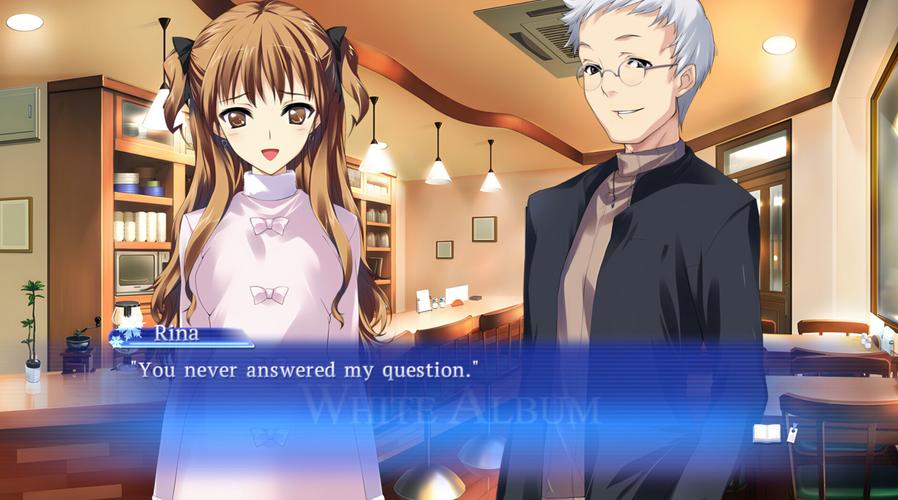
Task: Click the bookmark tag icon
Action: pyautogui.click(x=792, y=433)
